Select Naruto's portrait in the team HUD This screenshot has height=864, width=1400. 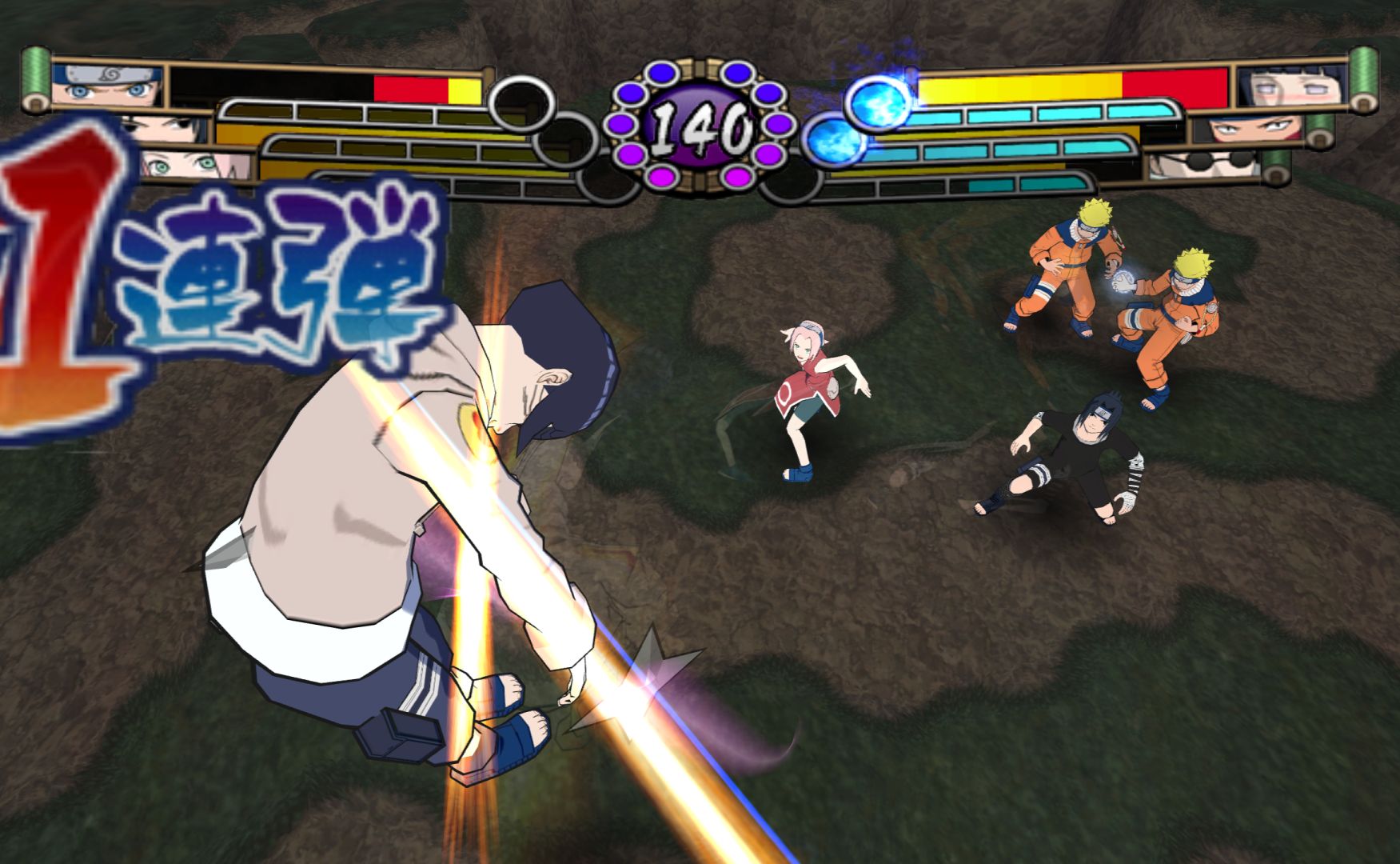pyautogui.click(x=107, y=85)
